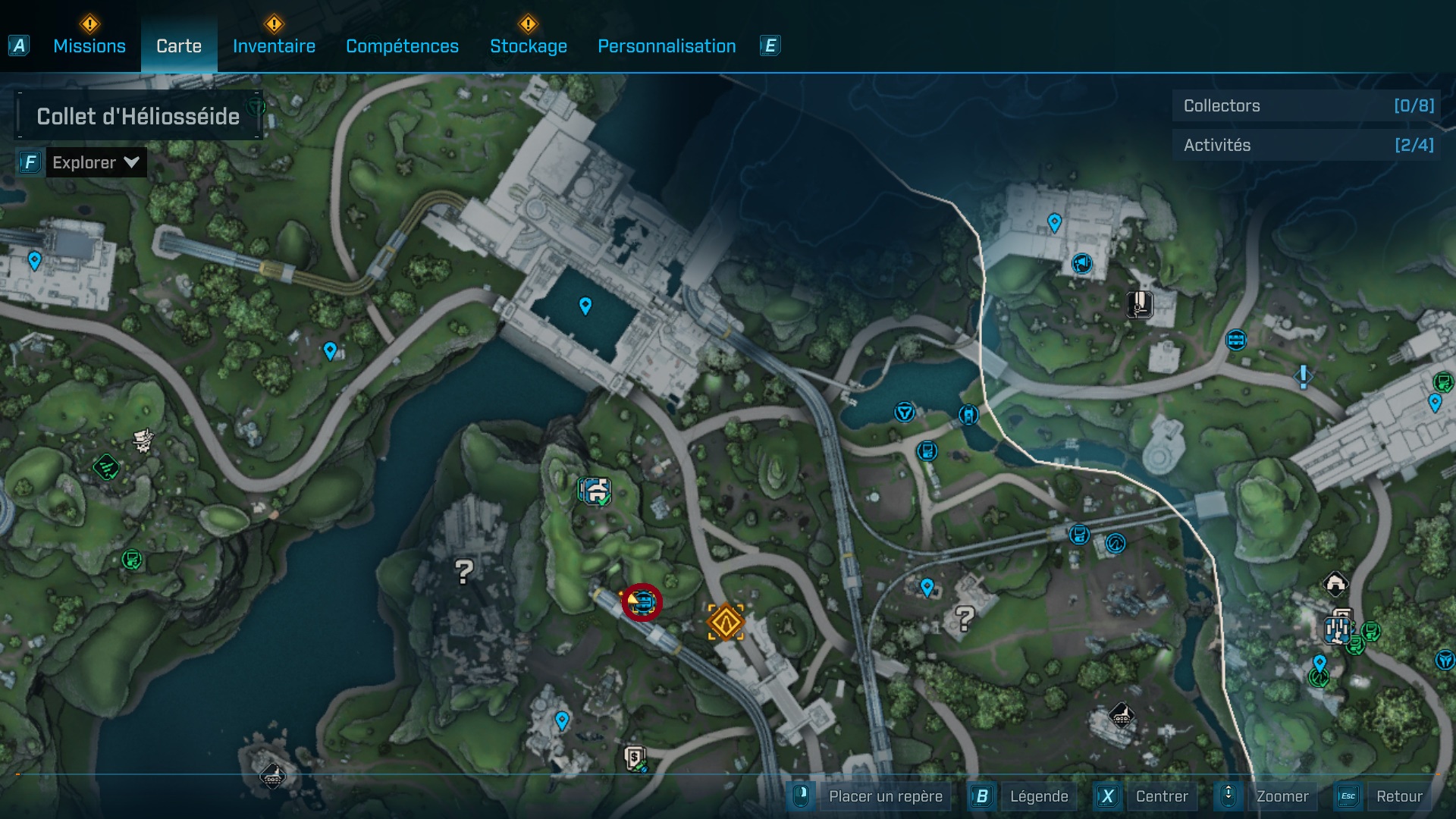Viewport: 1456px width, 819px height.
Task: Expand the Explorer dropdown
Action: coord(96,162)
